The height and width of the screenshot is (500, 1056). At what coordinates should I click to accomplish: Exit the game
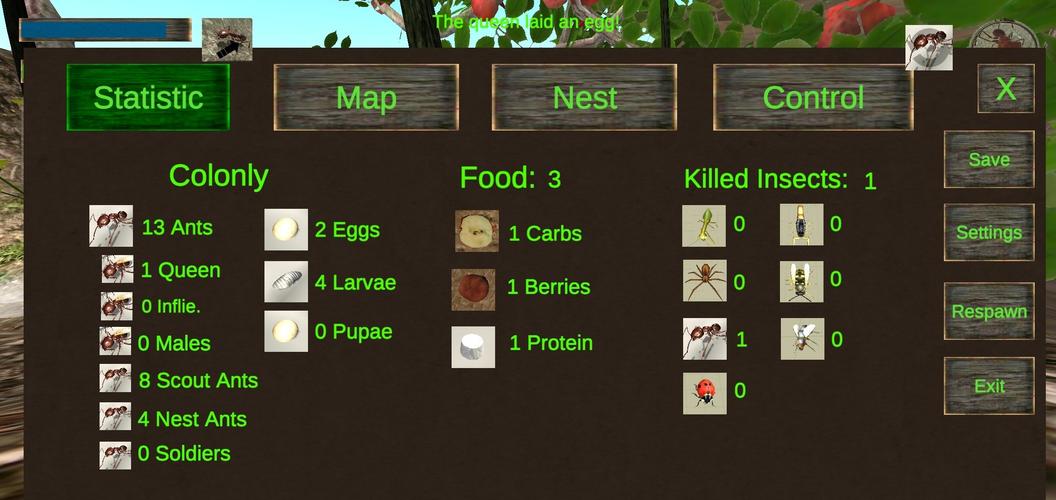tap(989, 386)
